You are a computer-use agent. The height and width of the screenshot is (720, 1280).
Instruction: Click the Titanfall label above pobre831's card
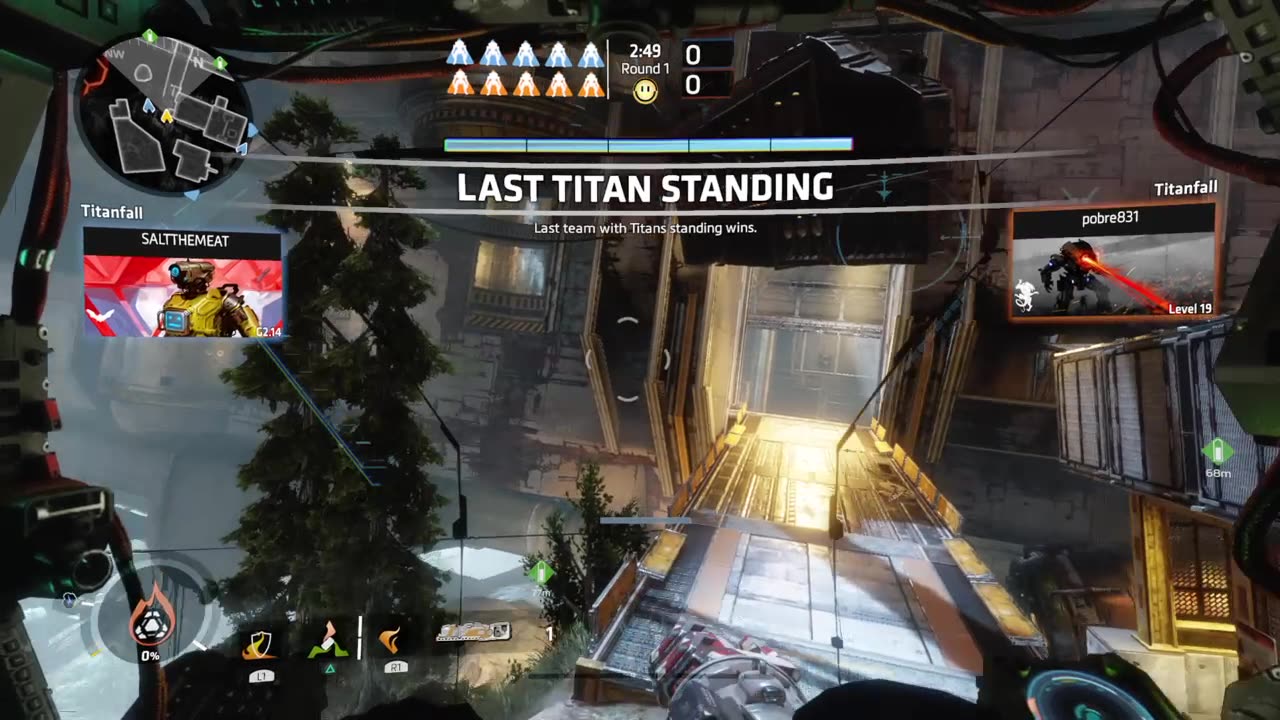(x=1186, y=187)
